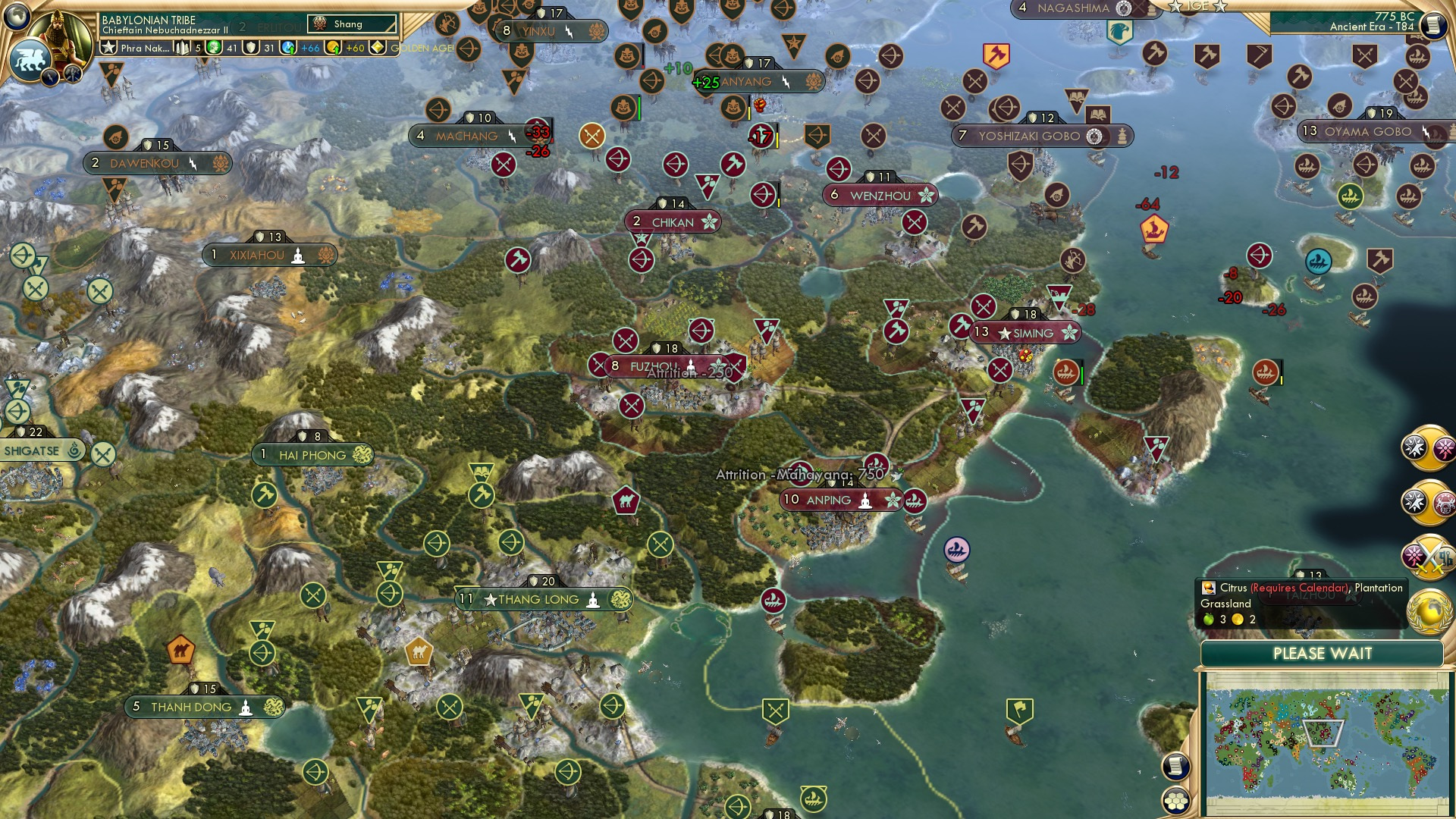Click the golden globe diplomacy notification
Viewport: 1456px width, 819px height.
(1429, 610)
